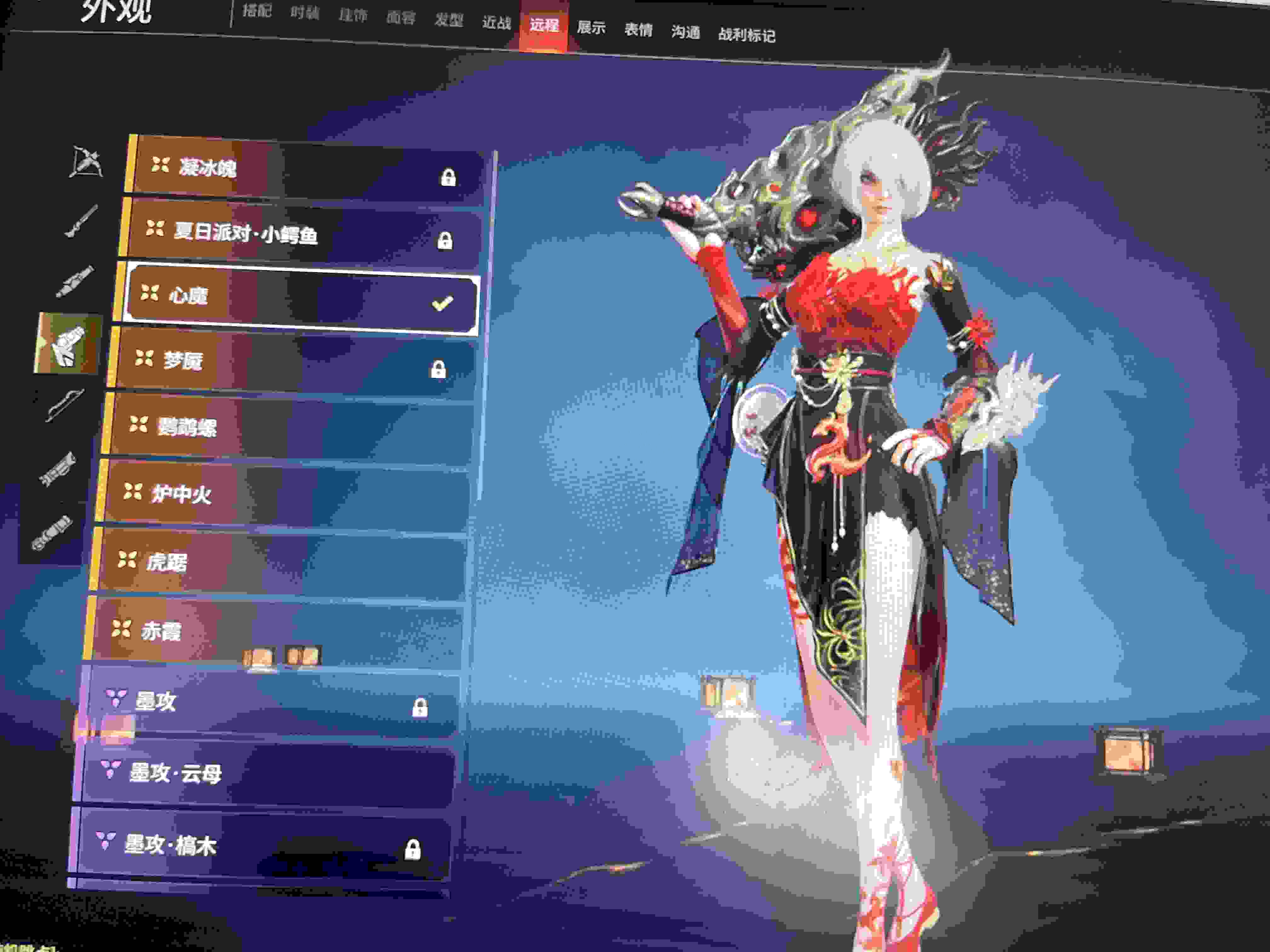Show the 展示 display tab
Screen dimensions: 1270x952
(x=591, y=27)
